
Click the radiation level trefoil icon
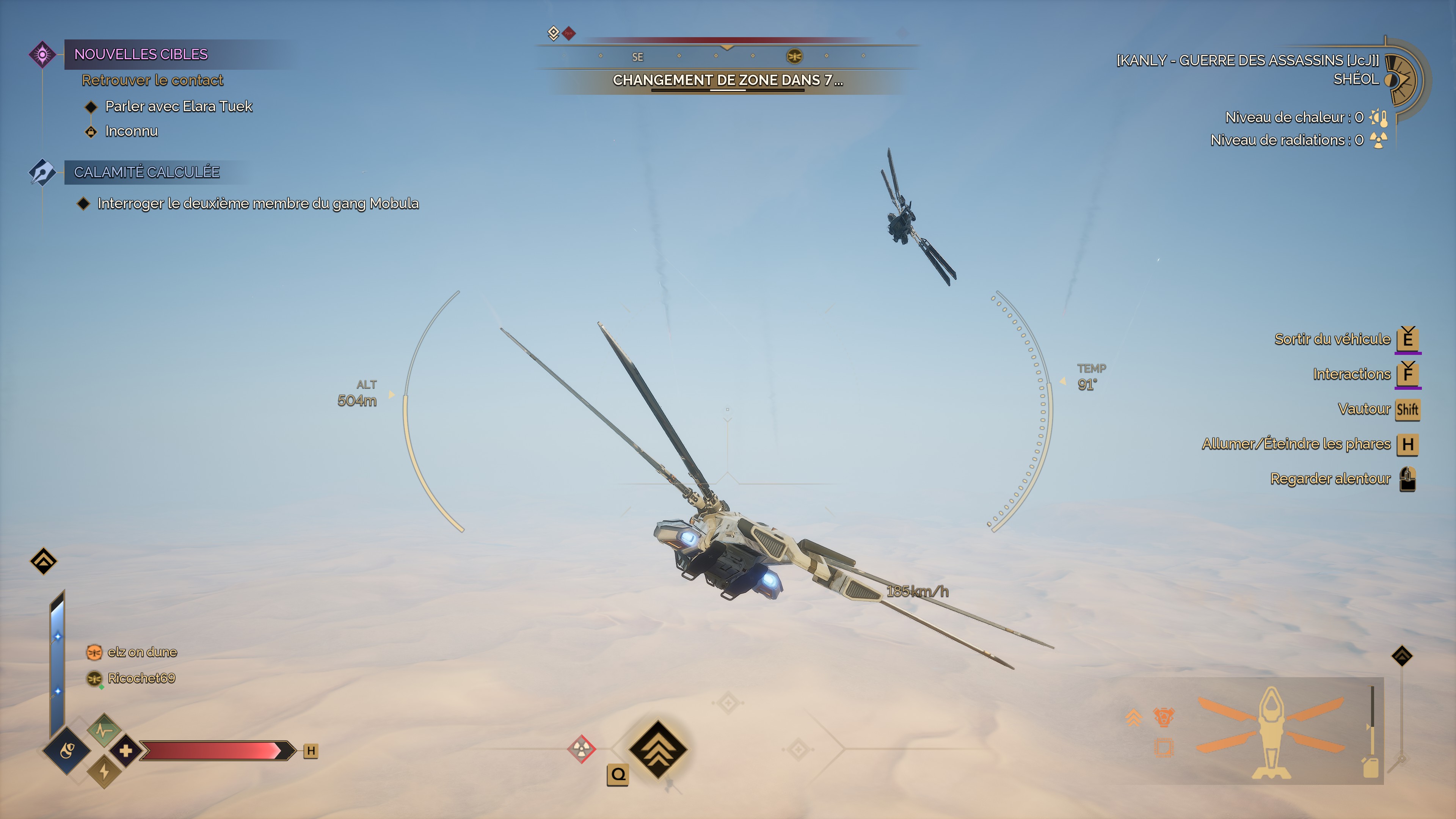(x=1379, y=140)
